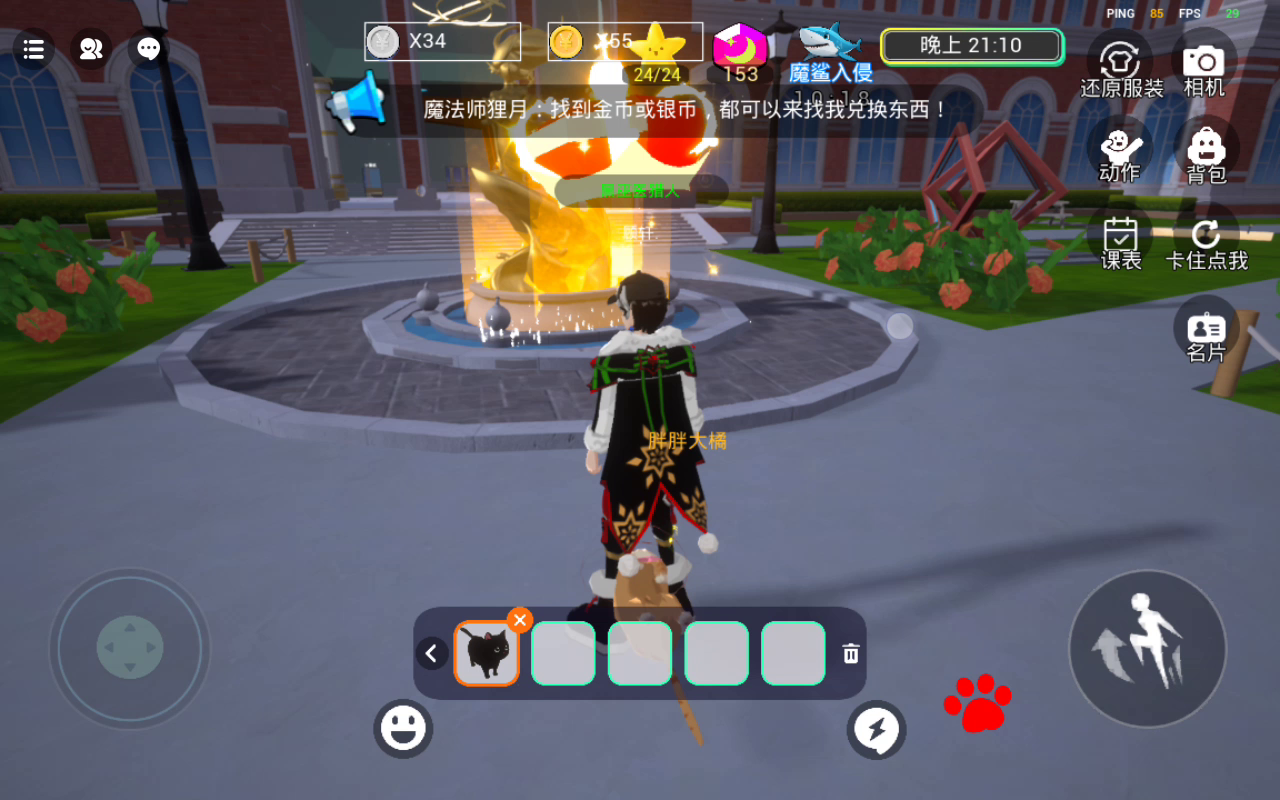The image size is (1280, 800).
Task: Open the 背包 backpack
Action: (1206, 154)
